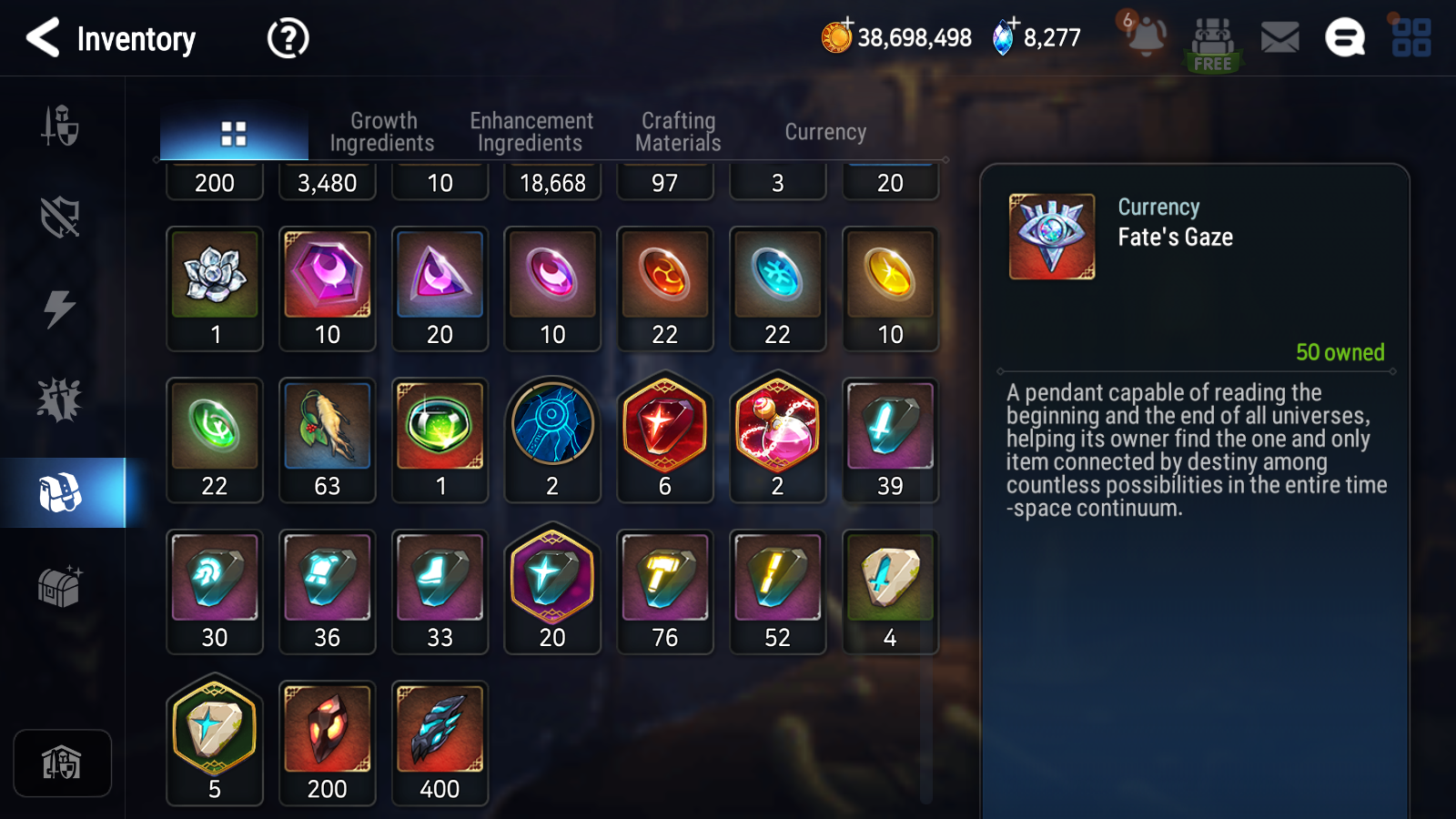
Task: Open the Crafting Materials tab
Action: (x=678, y=132)
